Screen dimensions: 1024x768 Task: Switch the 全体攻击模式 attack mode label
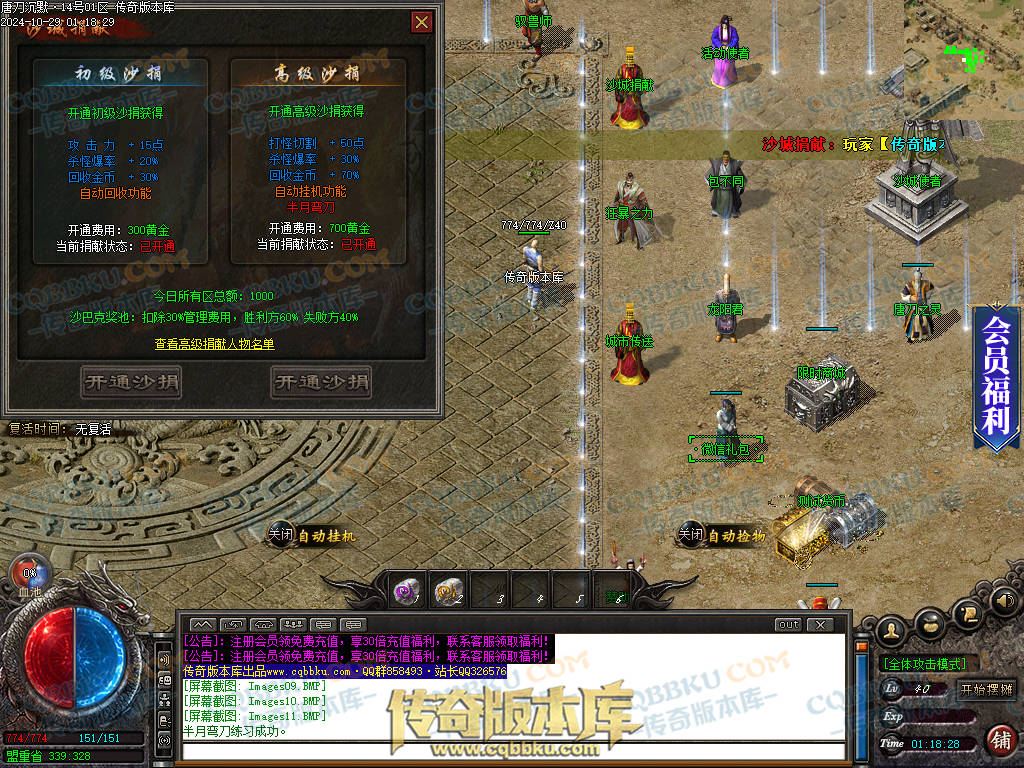pyautogui.click(x=924, y=663)
